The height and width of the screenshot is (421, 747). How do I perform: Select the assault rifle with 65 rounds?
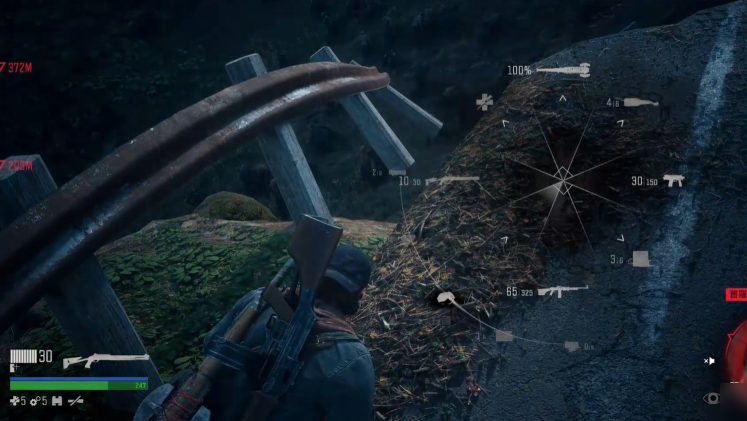point(562,291)
